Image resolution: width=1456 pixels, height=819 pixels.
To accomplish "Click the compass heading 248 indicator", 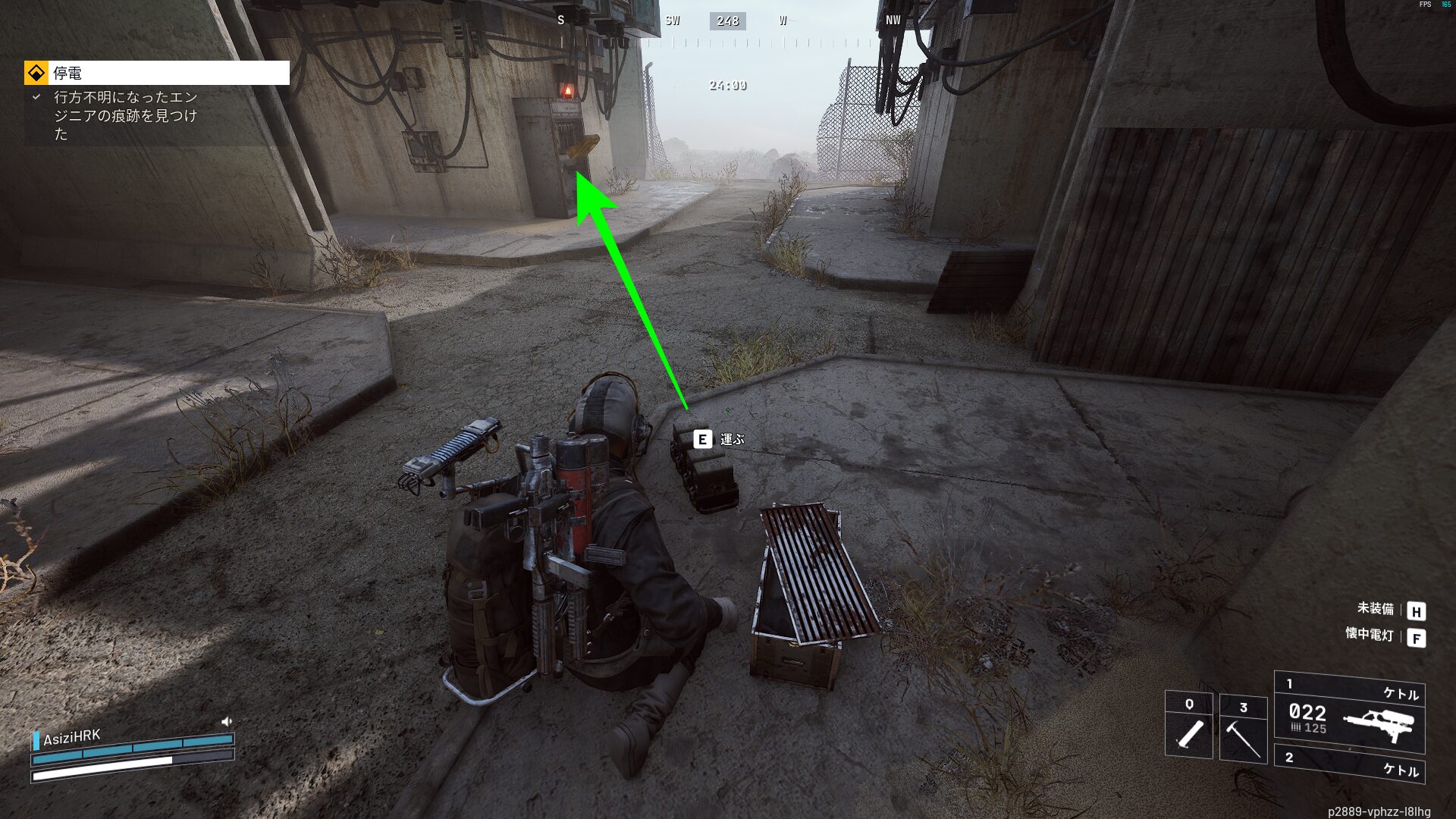I will point(727,21).
